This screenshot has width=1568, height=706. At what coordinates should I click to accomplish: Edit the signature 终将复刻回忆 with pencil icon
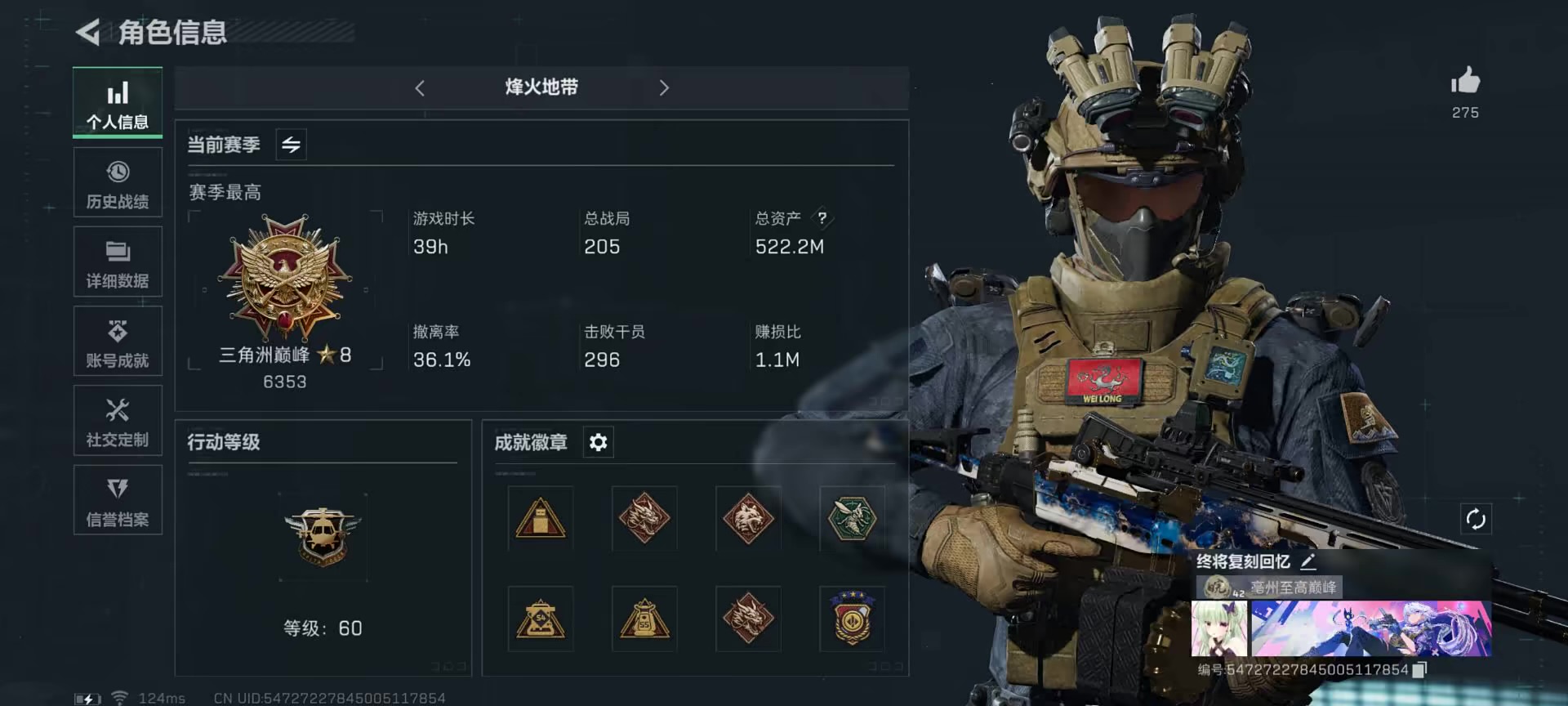pyautogui.click(x=1310, y=562)
